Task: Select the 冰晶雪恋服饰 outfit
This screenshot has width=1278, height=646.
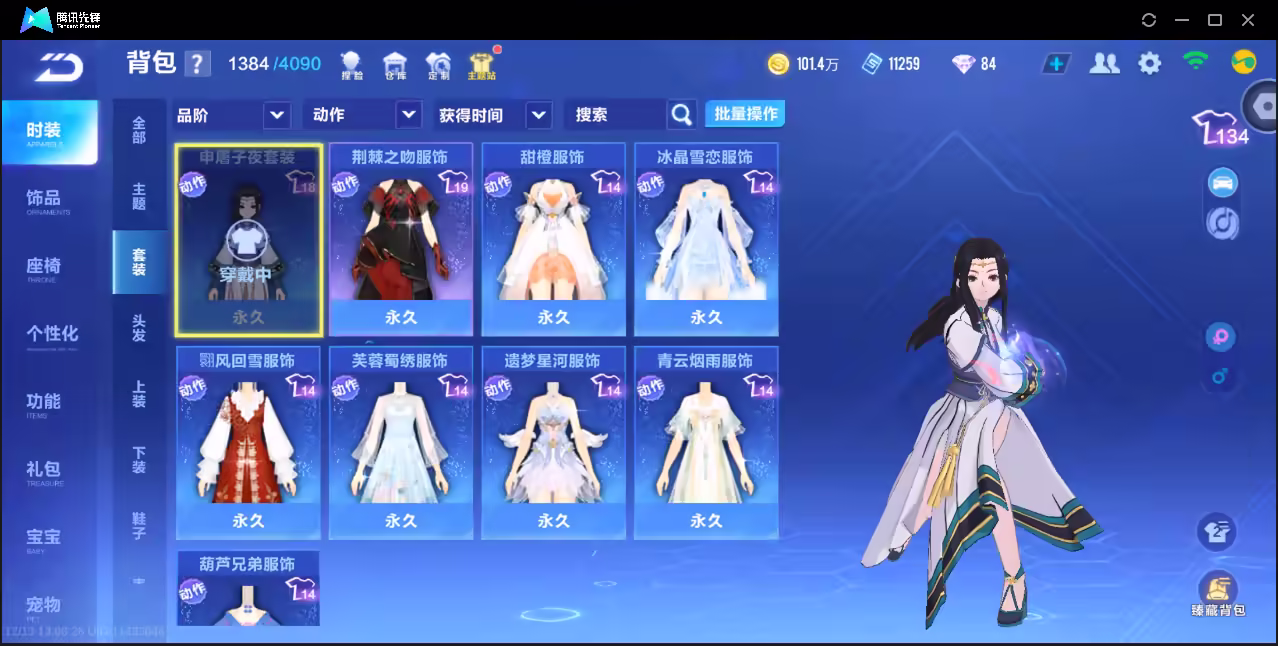Action: pos(706,239)
